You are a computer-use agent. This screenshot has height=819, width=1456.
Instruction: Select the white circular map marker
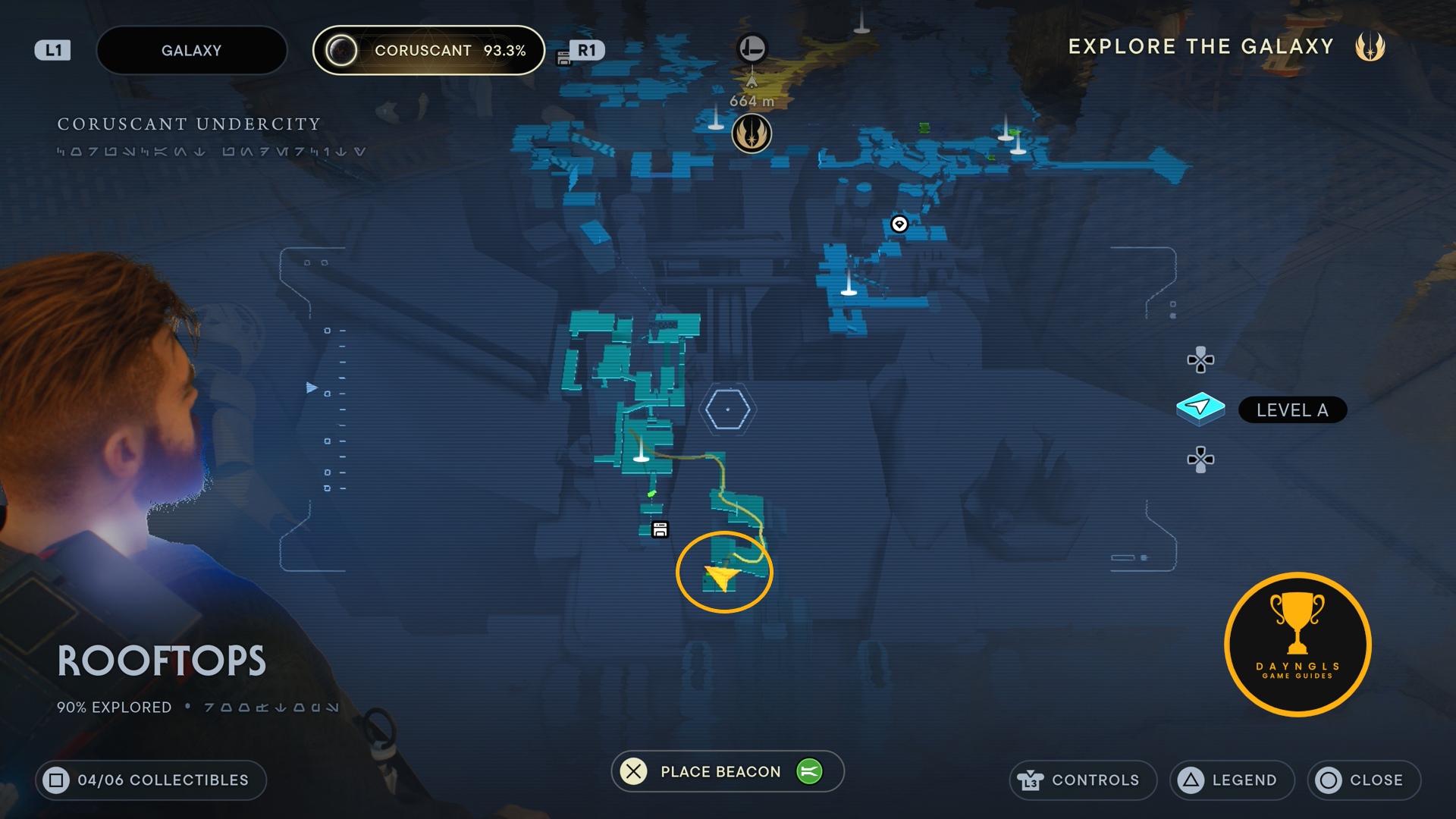899,224
